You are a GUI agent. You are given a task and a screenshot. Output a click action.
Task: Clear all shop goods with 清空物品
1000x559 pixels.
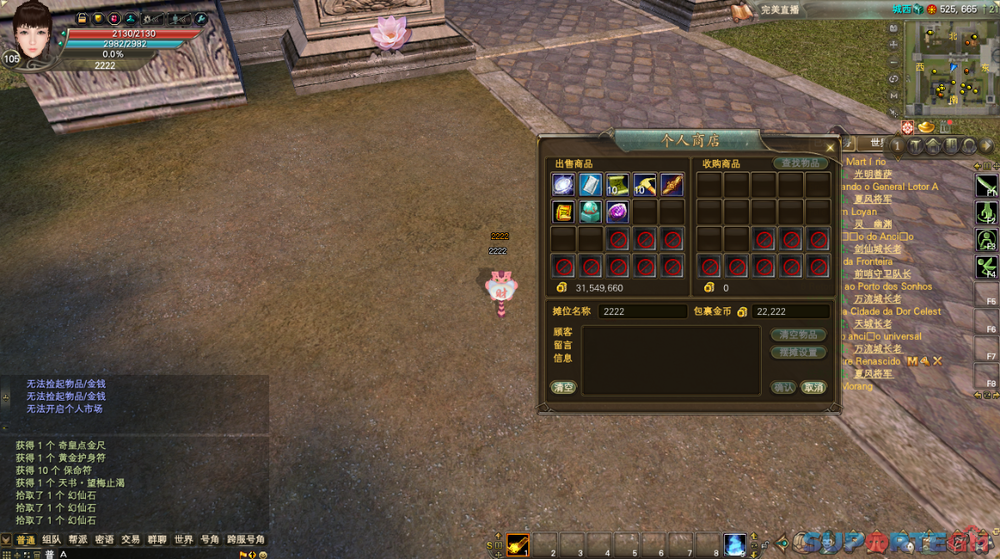(x=798, y=335)
